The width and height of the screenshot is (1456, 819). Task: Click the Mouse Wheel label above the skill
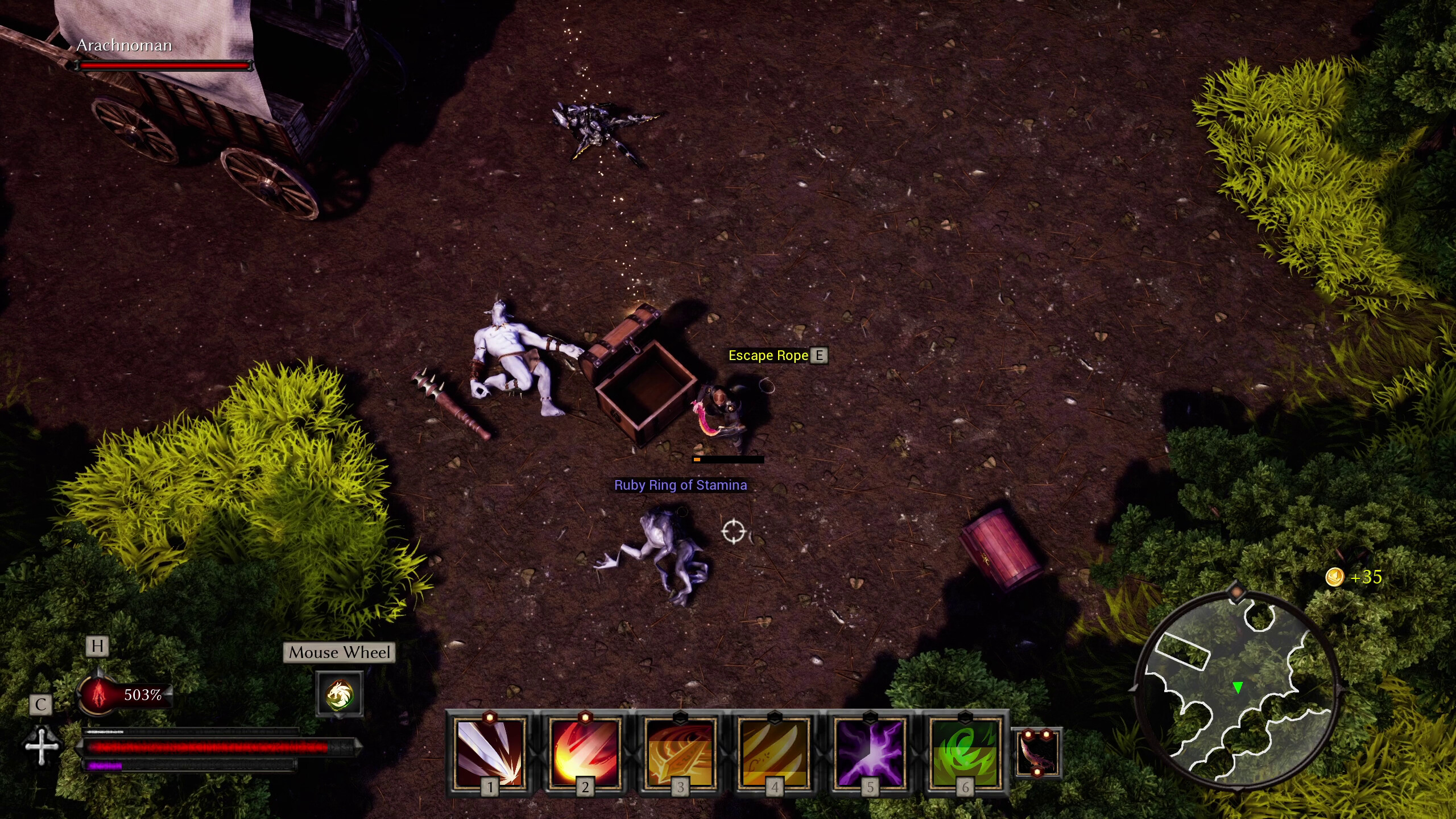(x=339, y=652)
